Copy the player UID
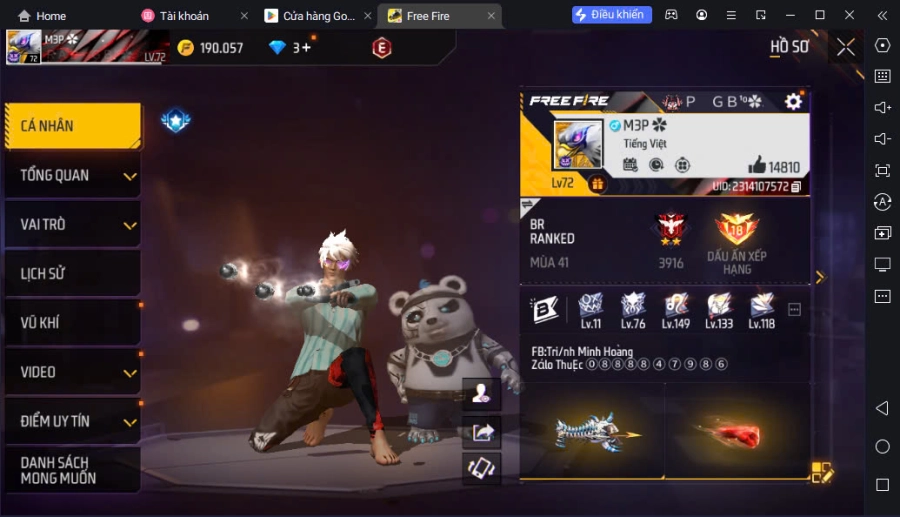Image resolution: width=900 pixels, height=517 pixels. [796, 187]
